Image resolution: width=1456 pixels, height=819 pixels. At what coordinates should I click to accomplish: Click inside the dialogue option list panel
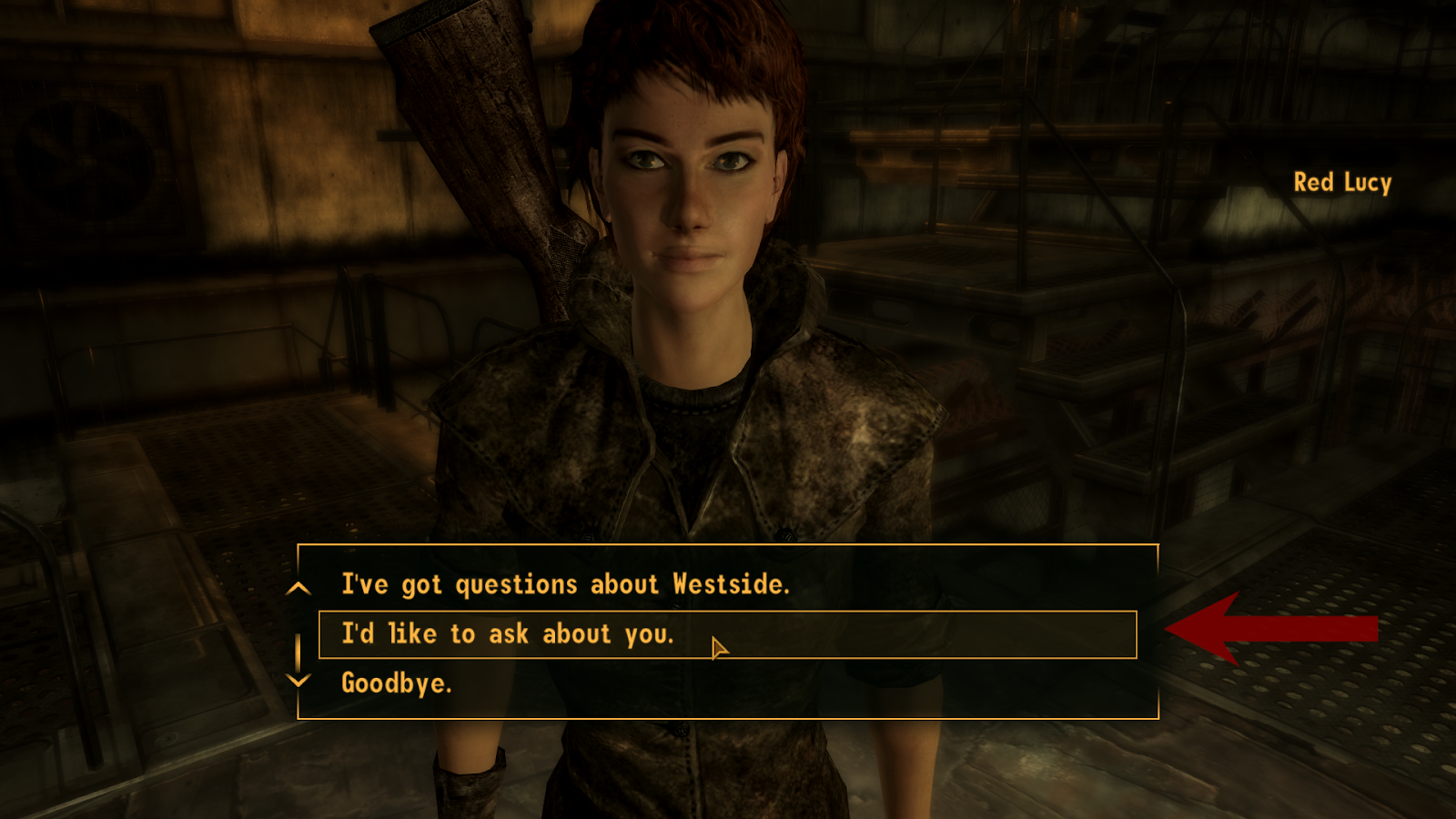728,632
